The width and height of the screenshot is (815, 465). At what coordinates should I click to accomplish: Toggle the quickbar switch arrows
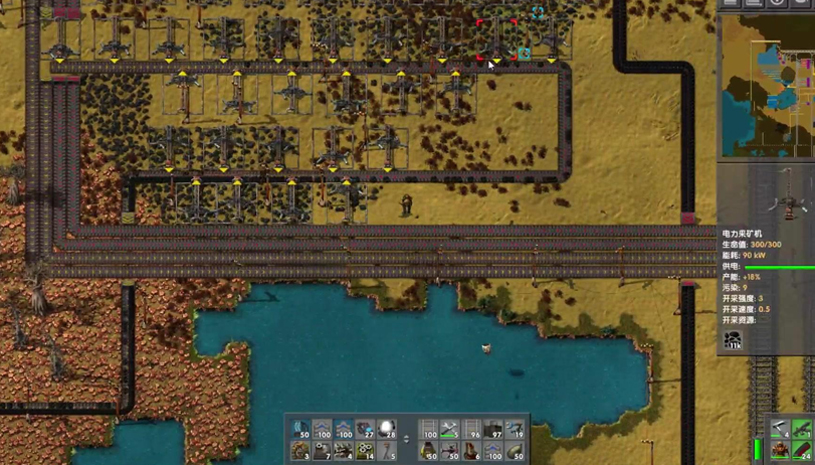tap(407, 440)
